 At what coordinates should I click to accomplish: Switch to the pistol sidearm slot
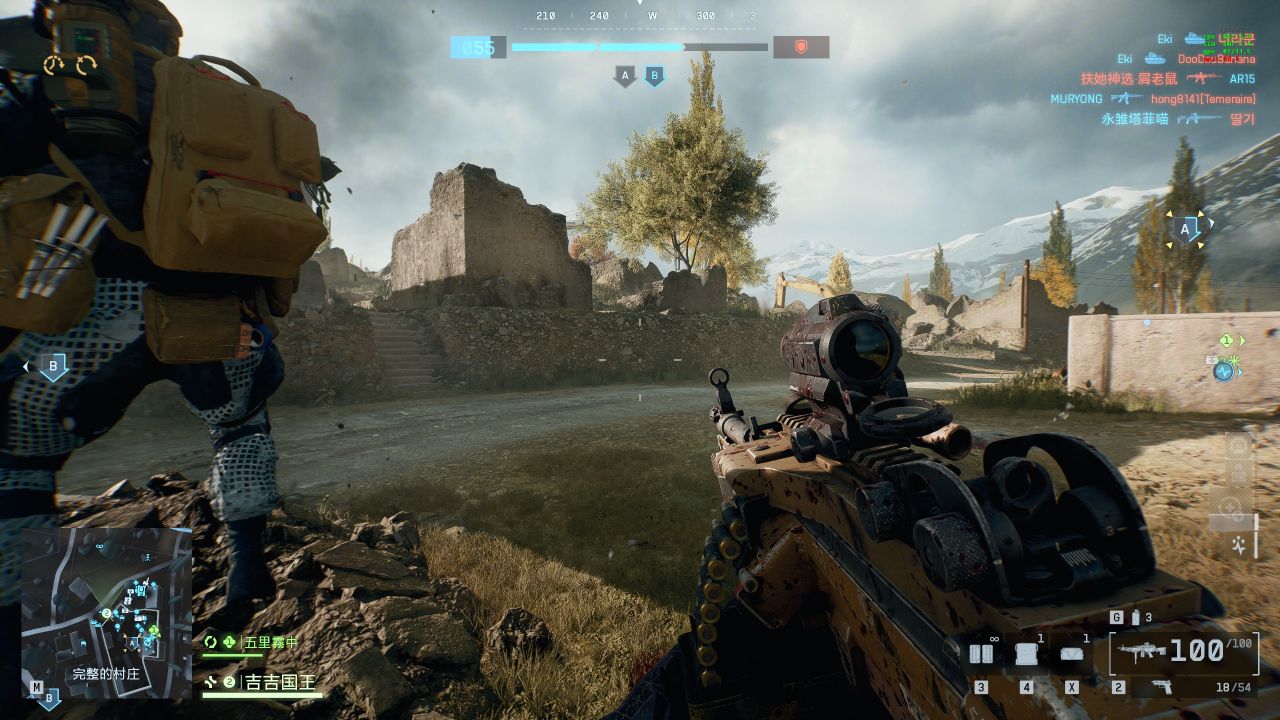tap(1161, 687)
